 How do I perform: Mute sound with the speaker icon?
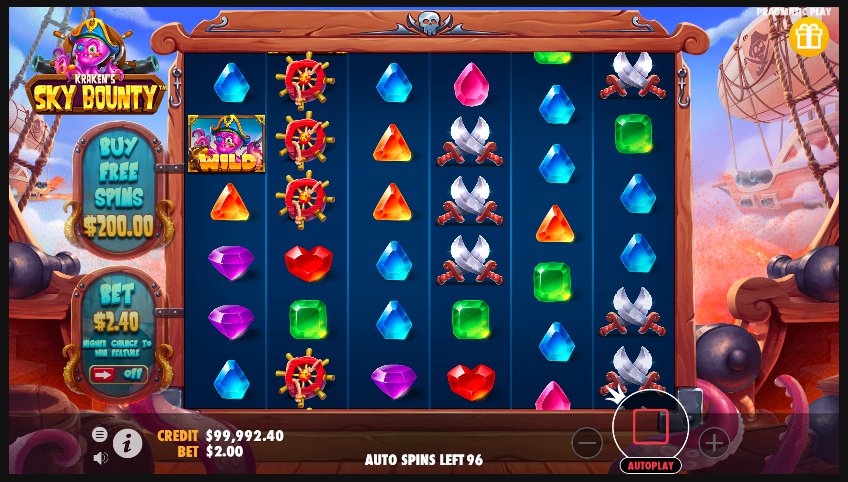pos(100,458)
